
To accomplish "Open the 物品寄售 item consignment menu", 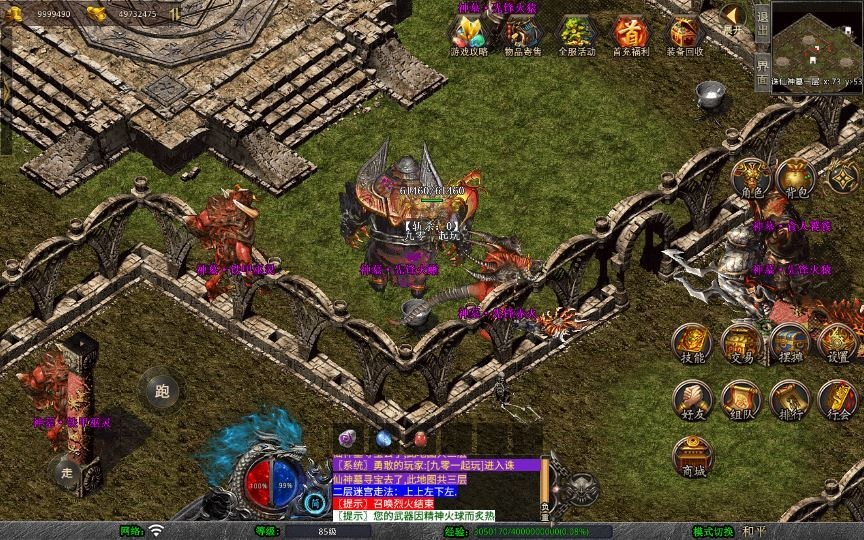I will tap(522, 34).
